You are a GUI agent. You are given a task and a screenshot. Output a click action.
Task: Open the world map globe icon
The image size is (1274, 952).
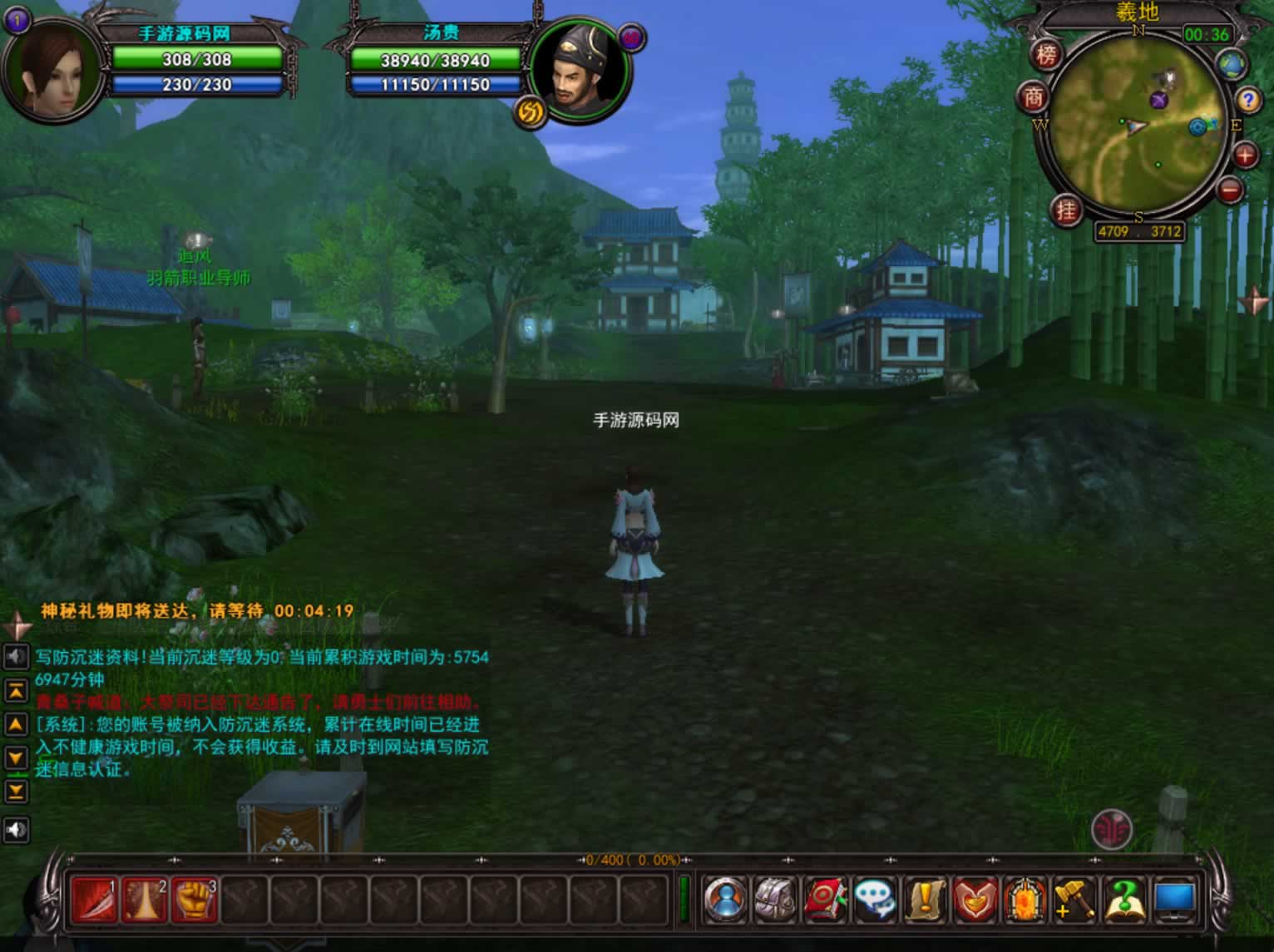click(x=1232, y=64)
